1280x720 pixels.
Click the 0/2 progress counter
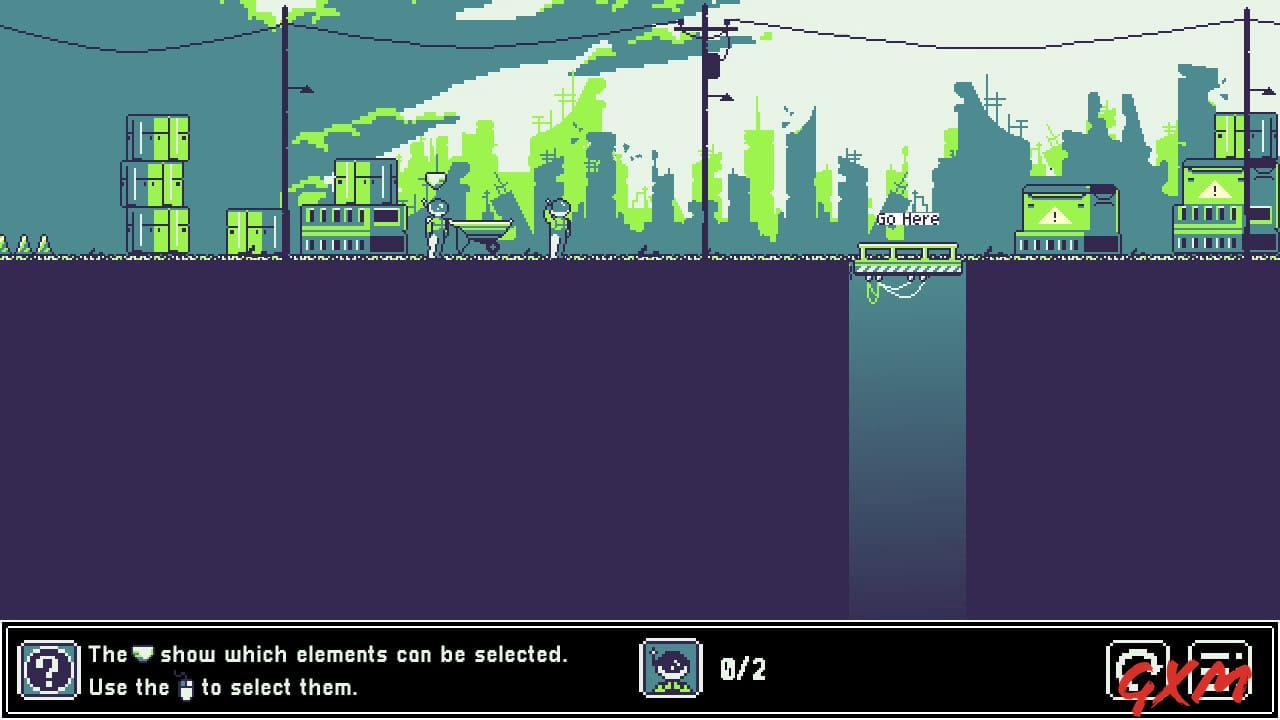741,669
